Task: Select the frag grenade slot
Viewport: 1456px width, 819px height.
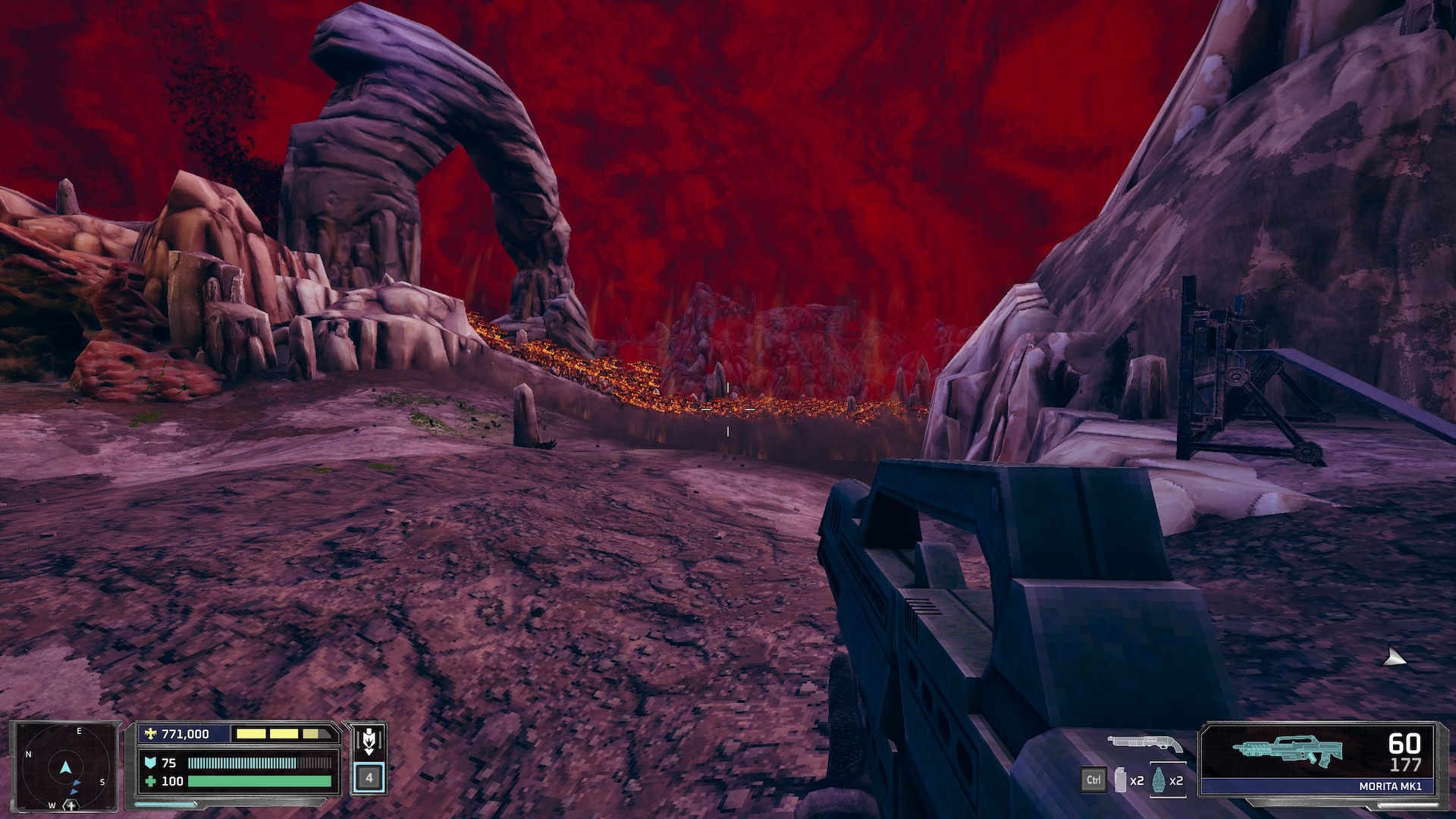Action: [x=1158, y=780]
